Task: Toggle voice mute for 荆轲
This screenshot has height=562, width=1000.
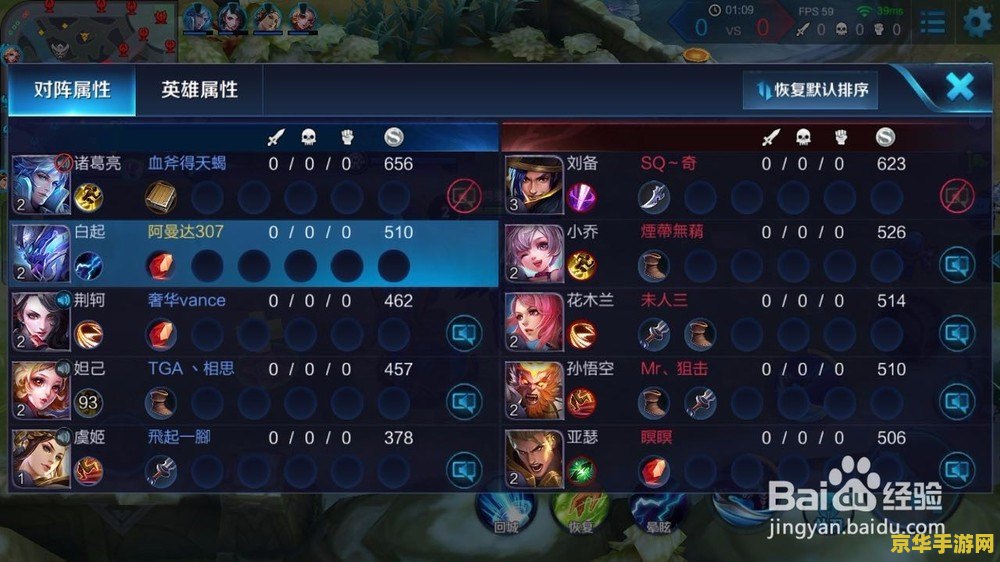Action: tap(463, 333)
